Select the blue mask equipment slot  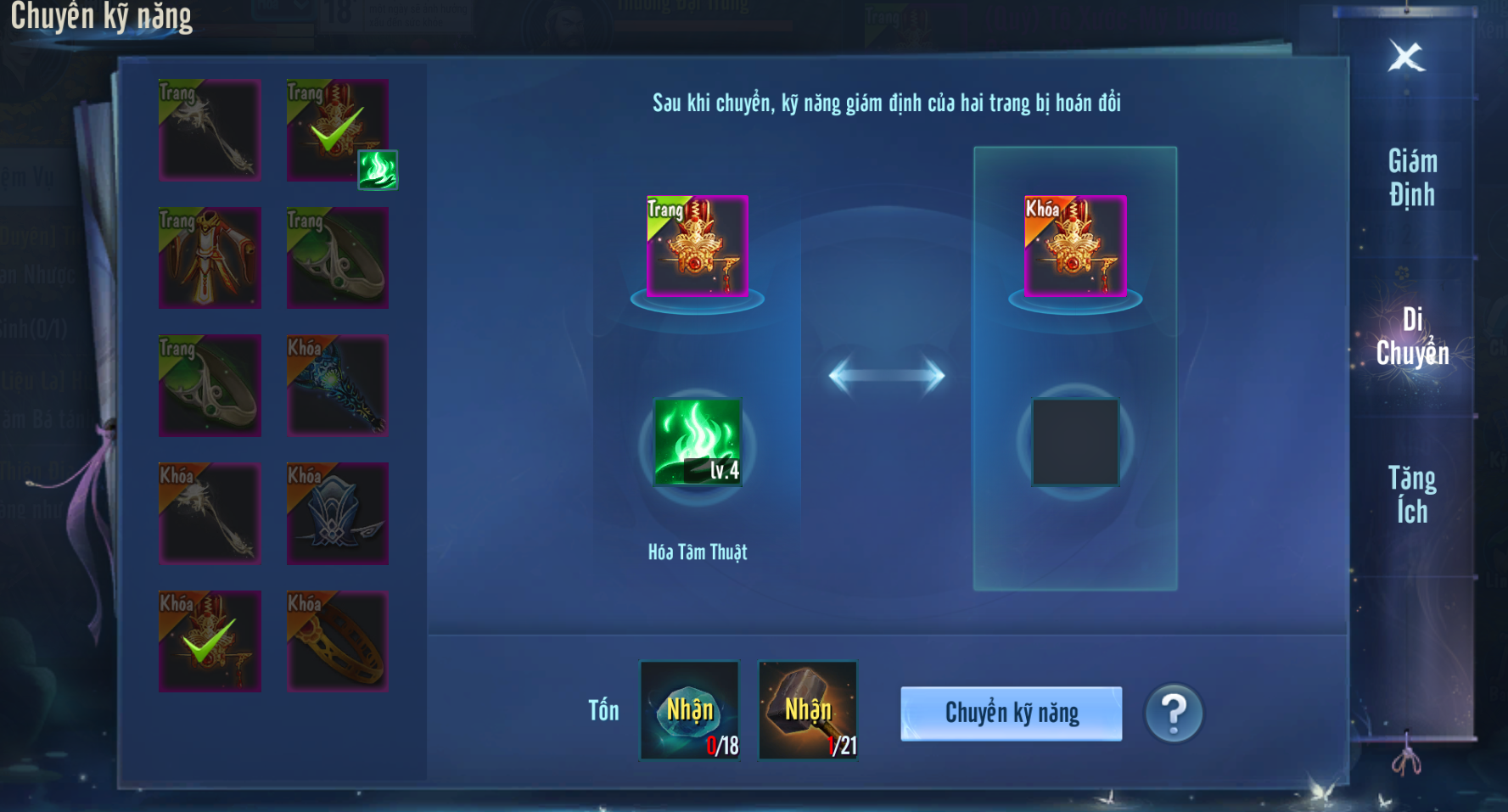click(337, 513)
